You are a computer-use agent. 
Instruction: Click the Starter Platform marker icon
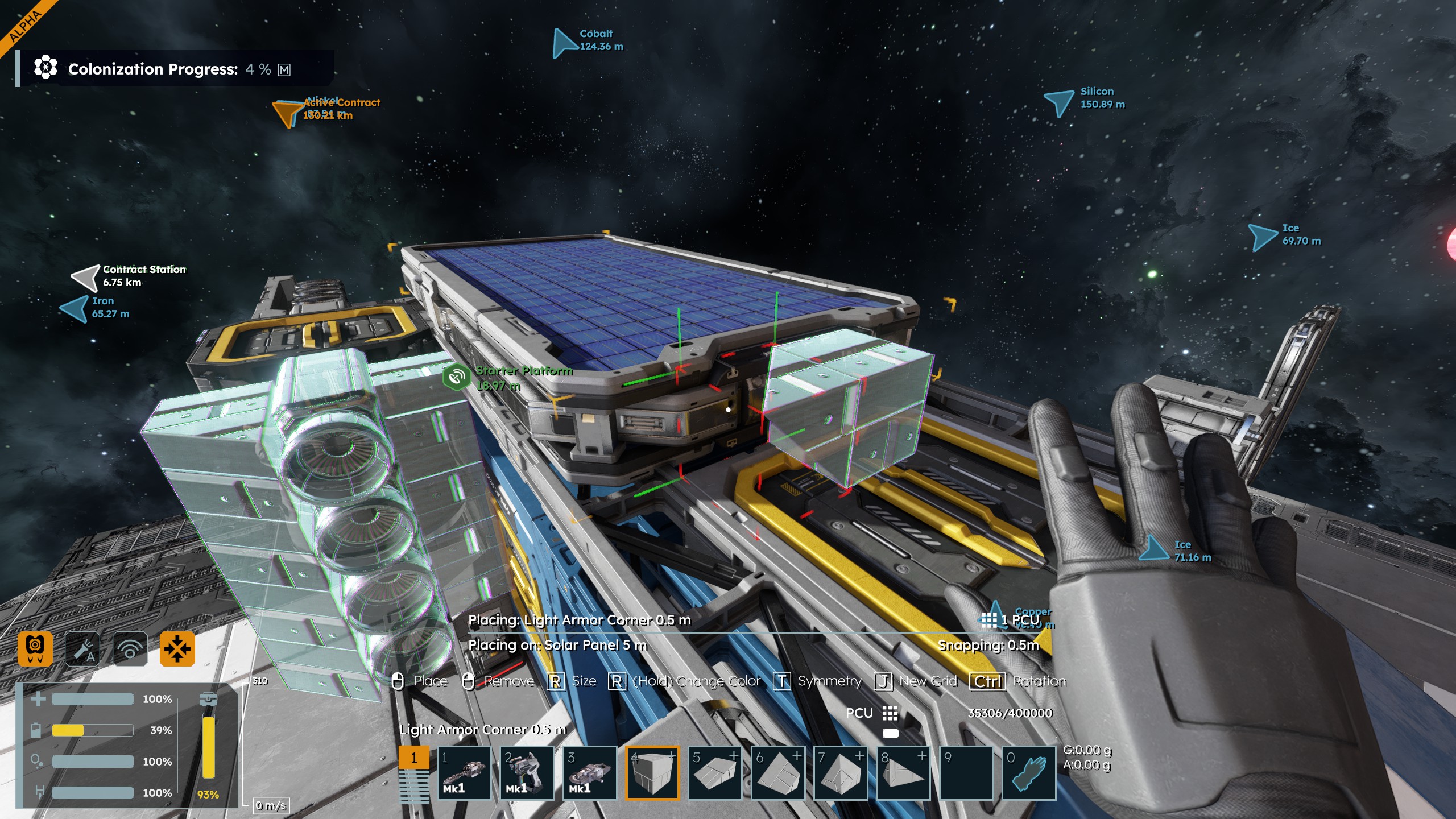(457, 377)
